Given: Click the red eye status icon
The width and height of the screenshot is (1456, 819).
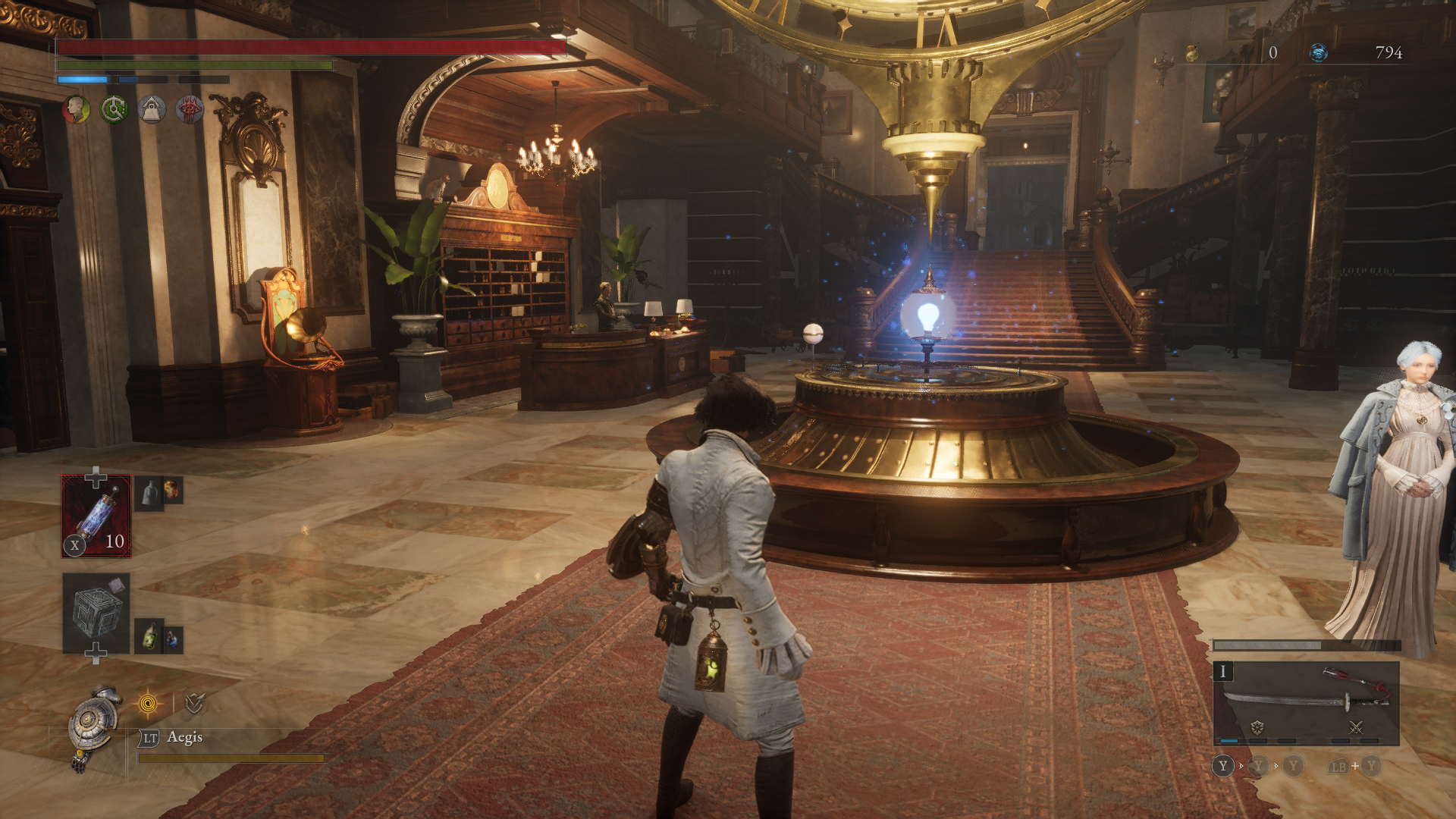Looking at the screenshot, I should (x=190, y=110).
